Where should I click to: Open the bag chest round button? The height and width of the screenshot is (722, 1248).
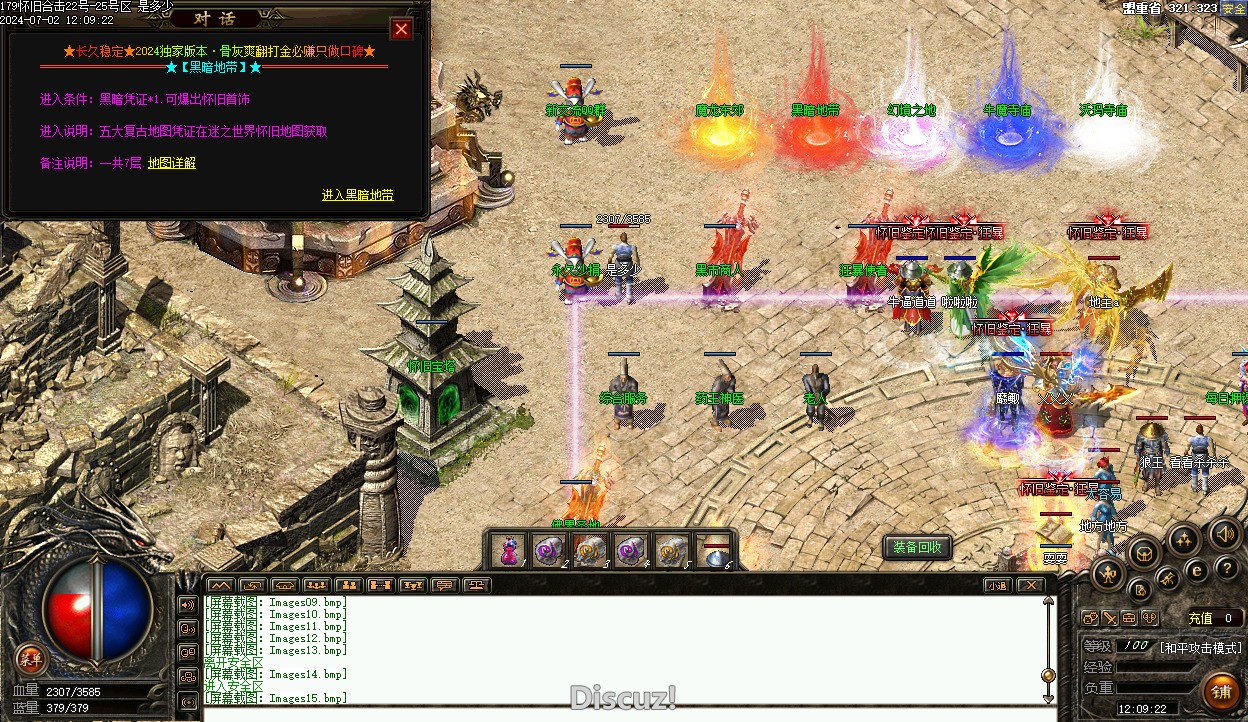tap(1143, 552)
